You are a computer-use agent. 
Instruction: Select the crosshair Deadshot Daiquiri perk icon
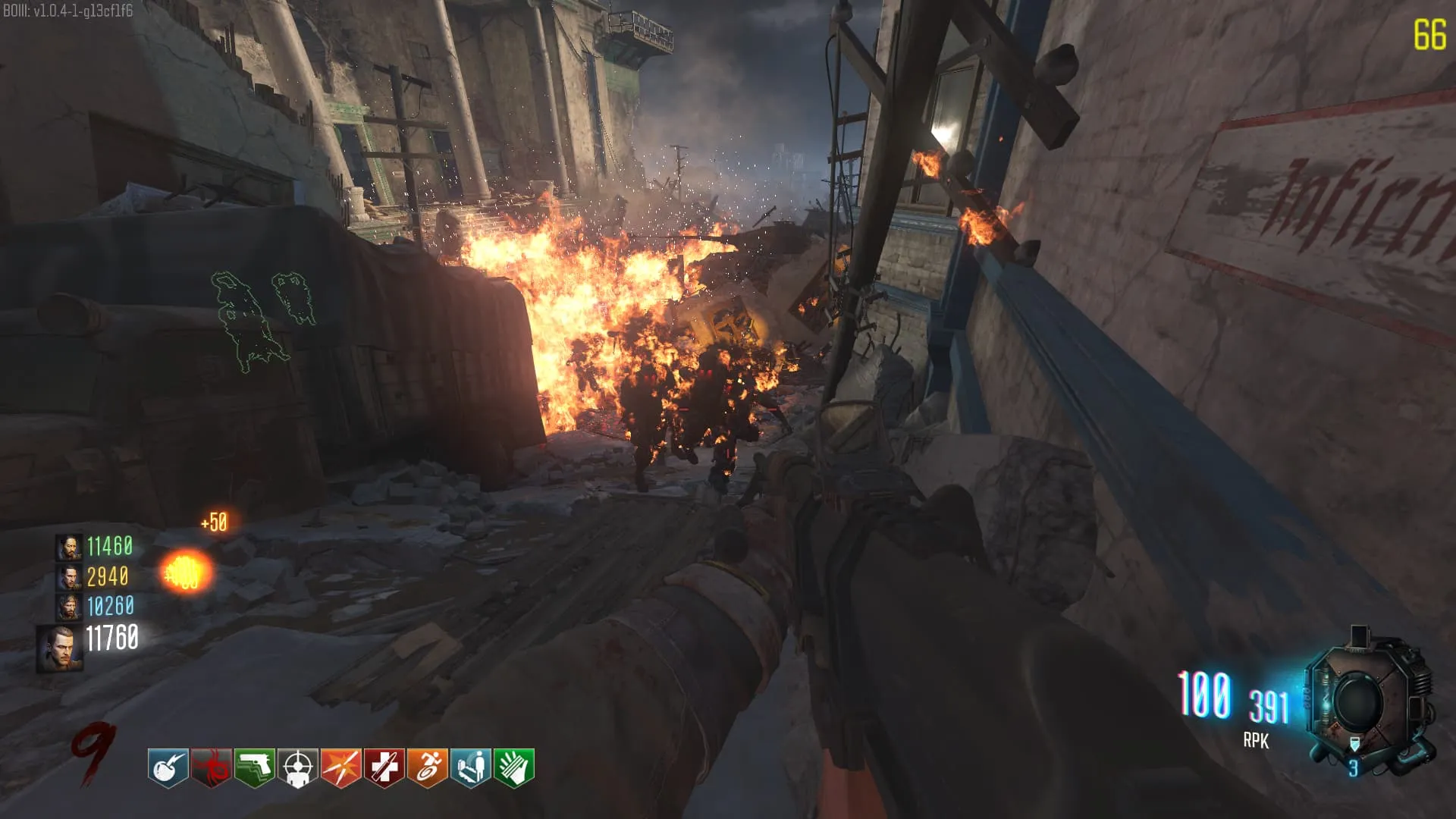coord(298,767)
